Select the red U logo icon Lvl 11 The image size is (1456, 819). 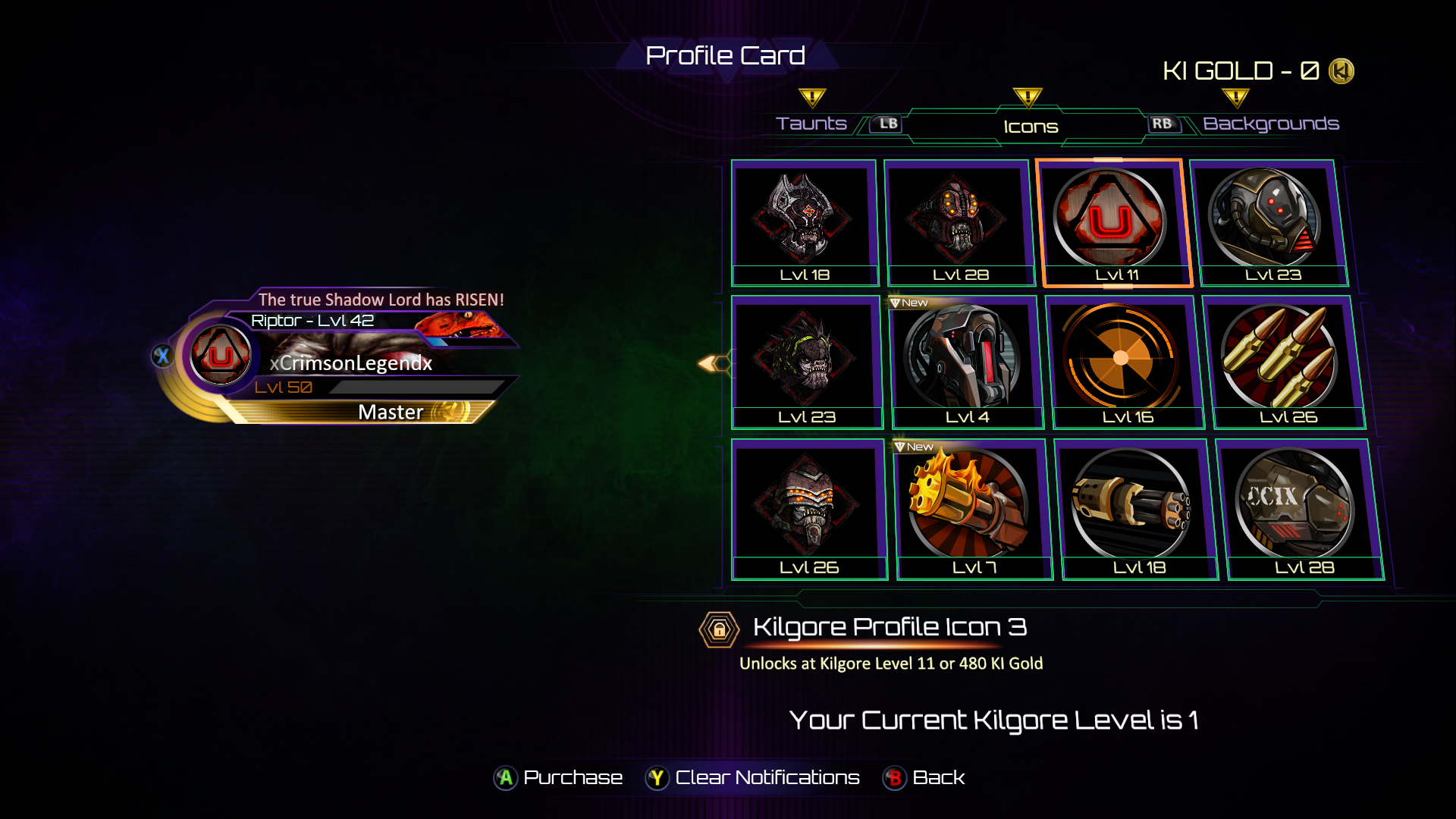click(x=1112, y=223)
